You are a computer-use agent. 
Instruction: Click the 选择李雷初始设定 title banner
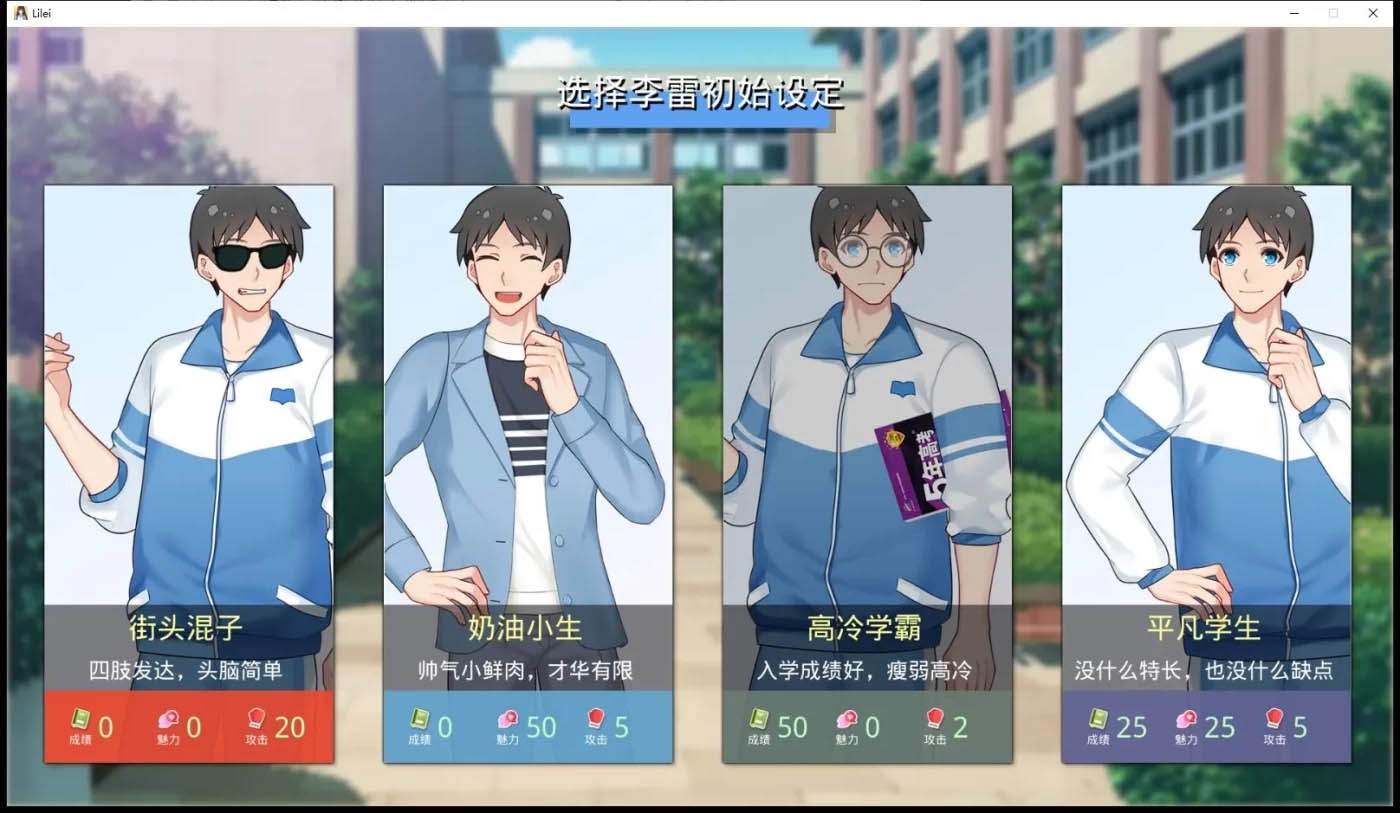[700, 98]
